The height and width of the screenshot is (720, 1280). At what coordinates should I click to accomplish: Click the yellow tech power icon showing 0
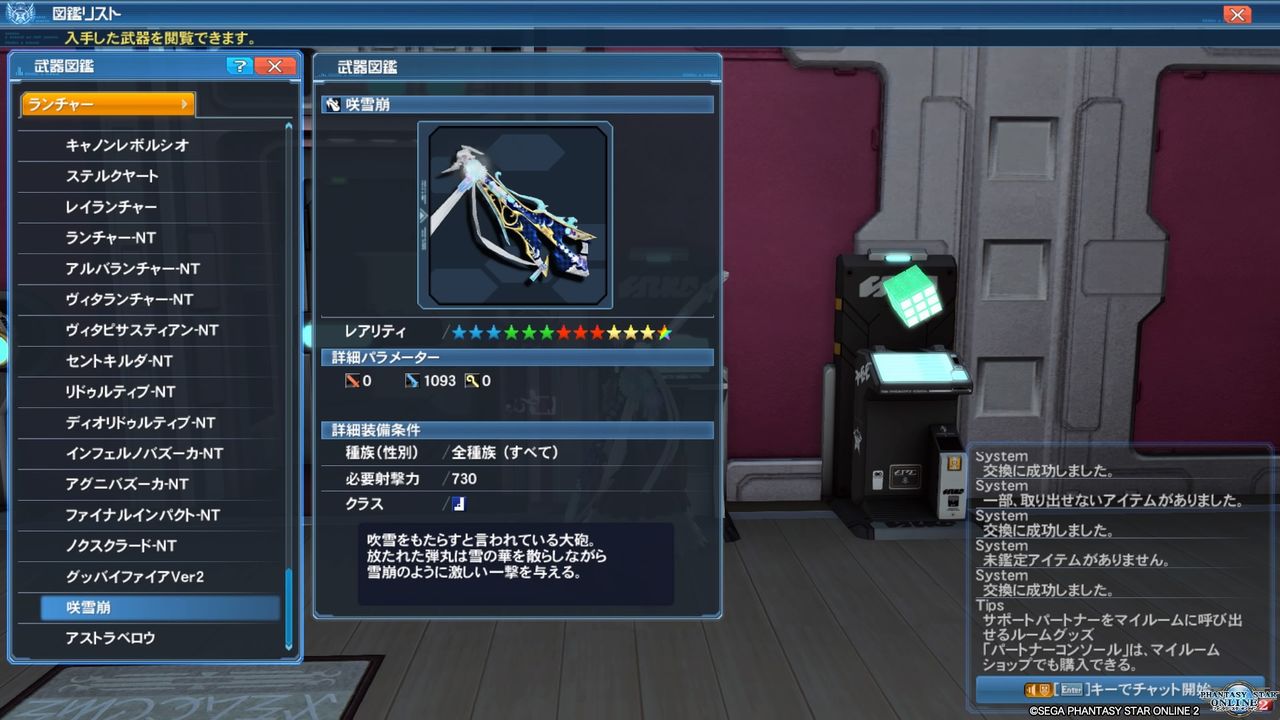point(470,380)
